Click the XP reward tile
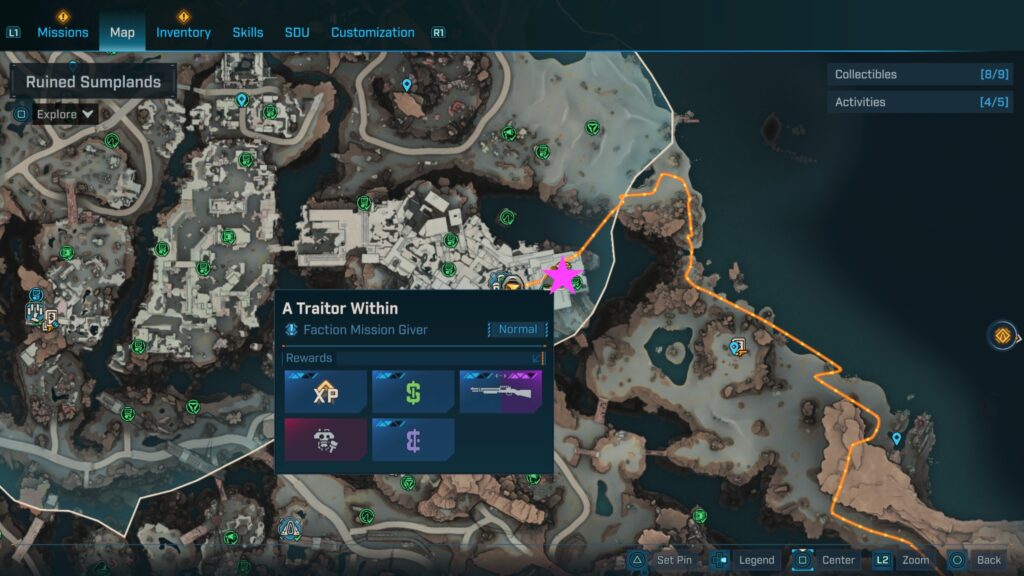Image resolution: width=1024 pixels, height=576 pixels. pyautogui.click(x=325, y=392)
